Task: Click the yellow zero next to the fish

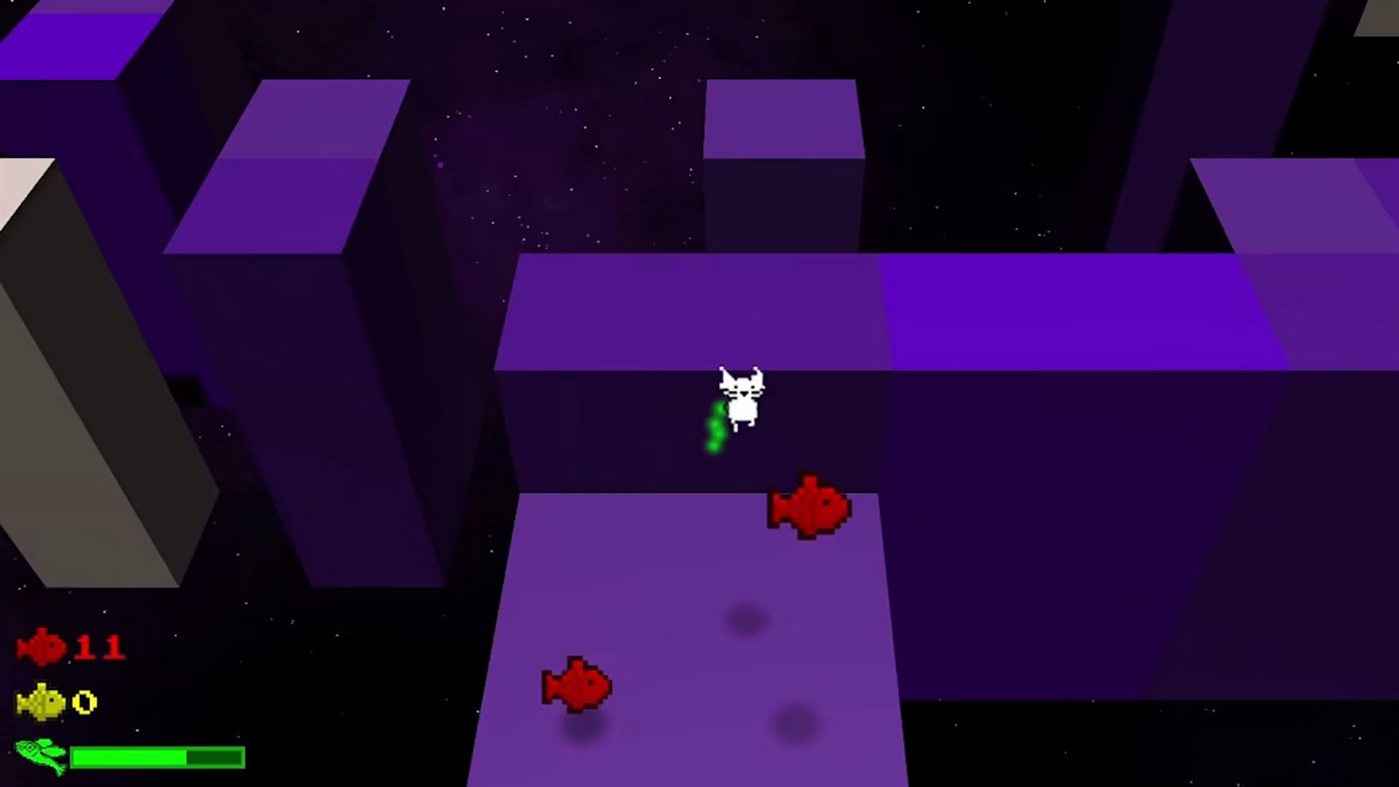Action: click(x=87, y=703)
